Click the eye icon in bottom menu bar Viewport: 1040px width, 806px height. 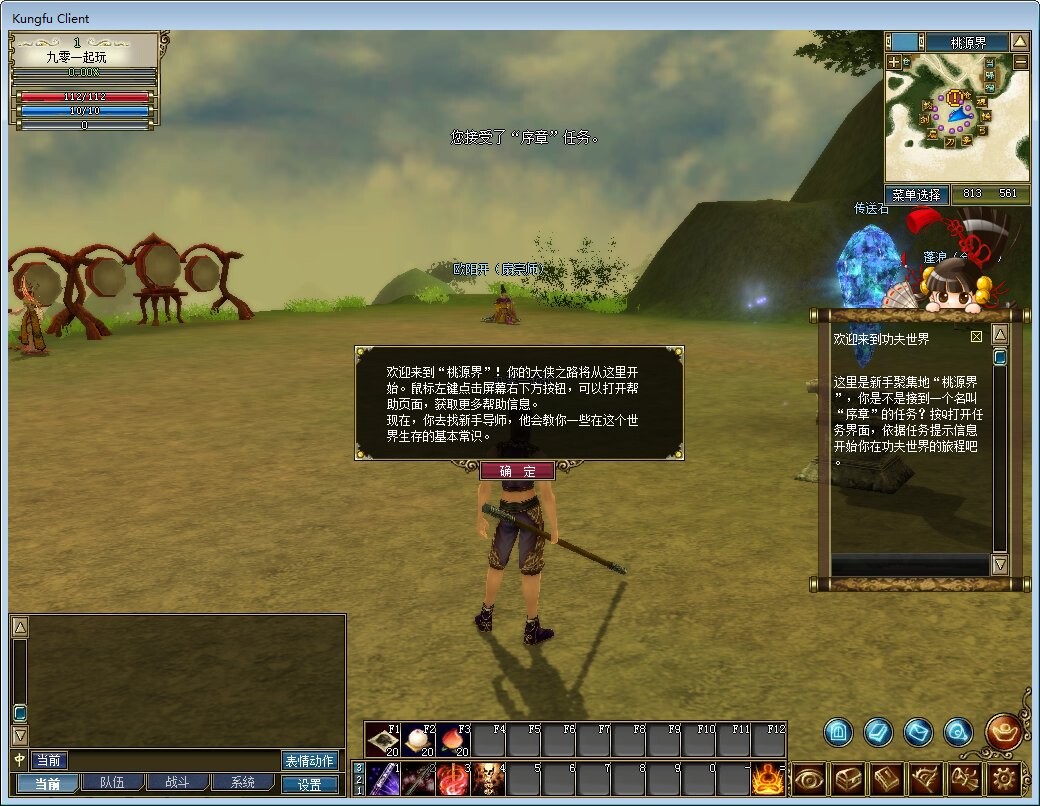[809, 778]
